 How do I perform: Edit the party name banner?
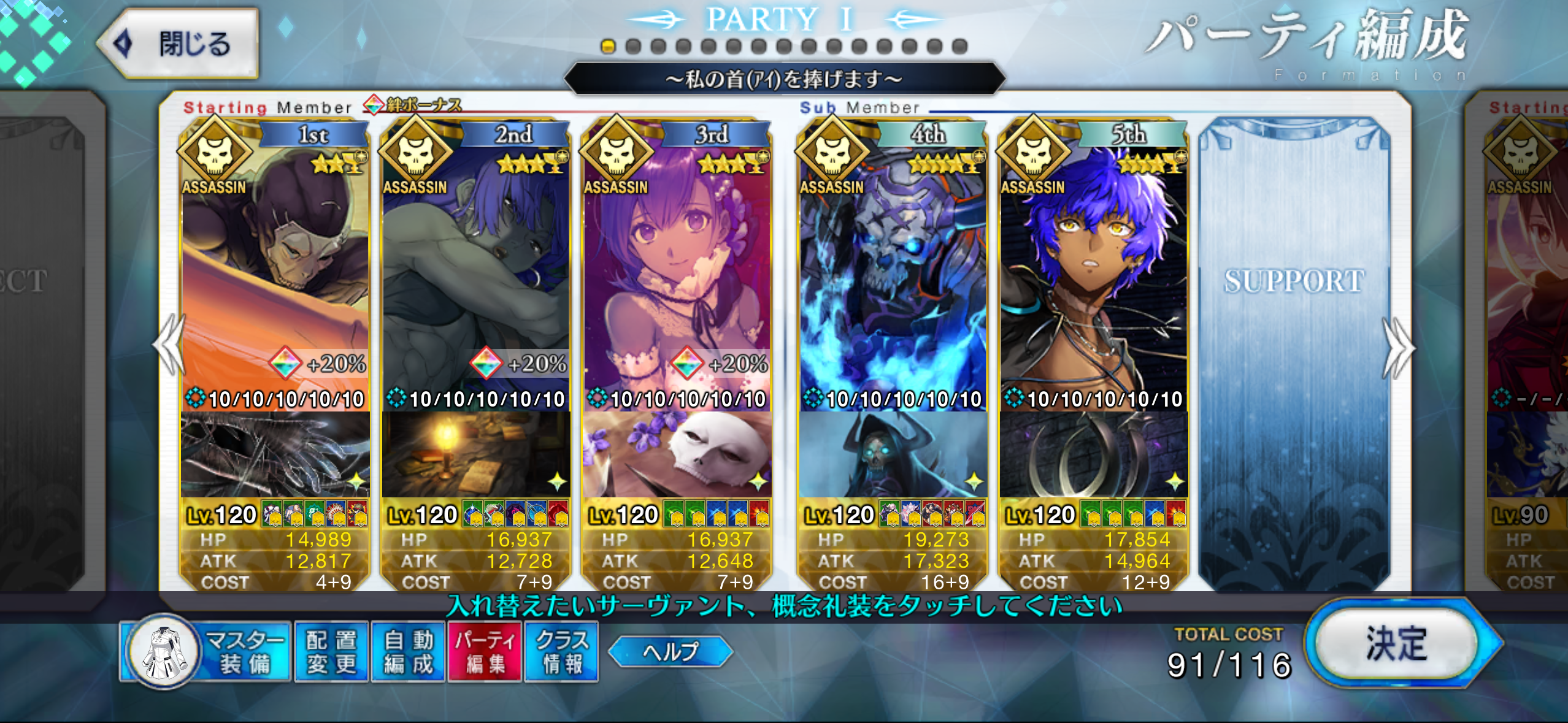pos(784,79)
